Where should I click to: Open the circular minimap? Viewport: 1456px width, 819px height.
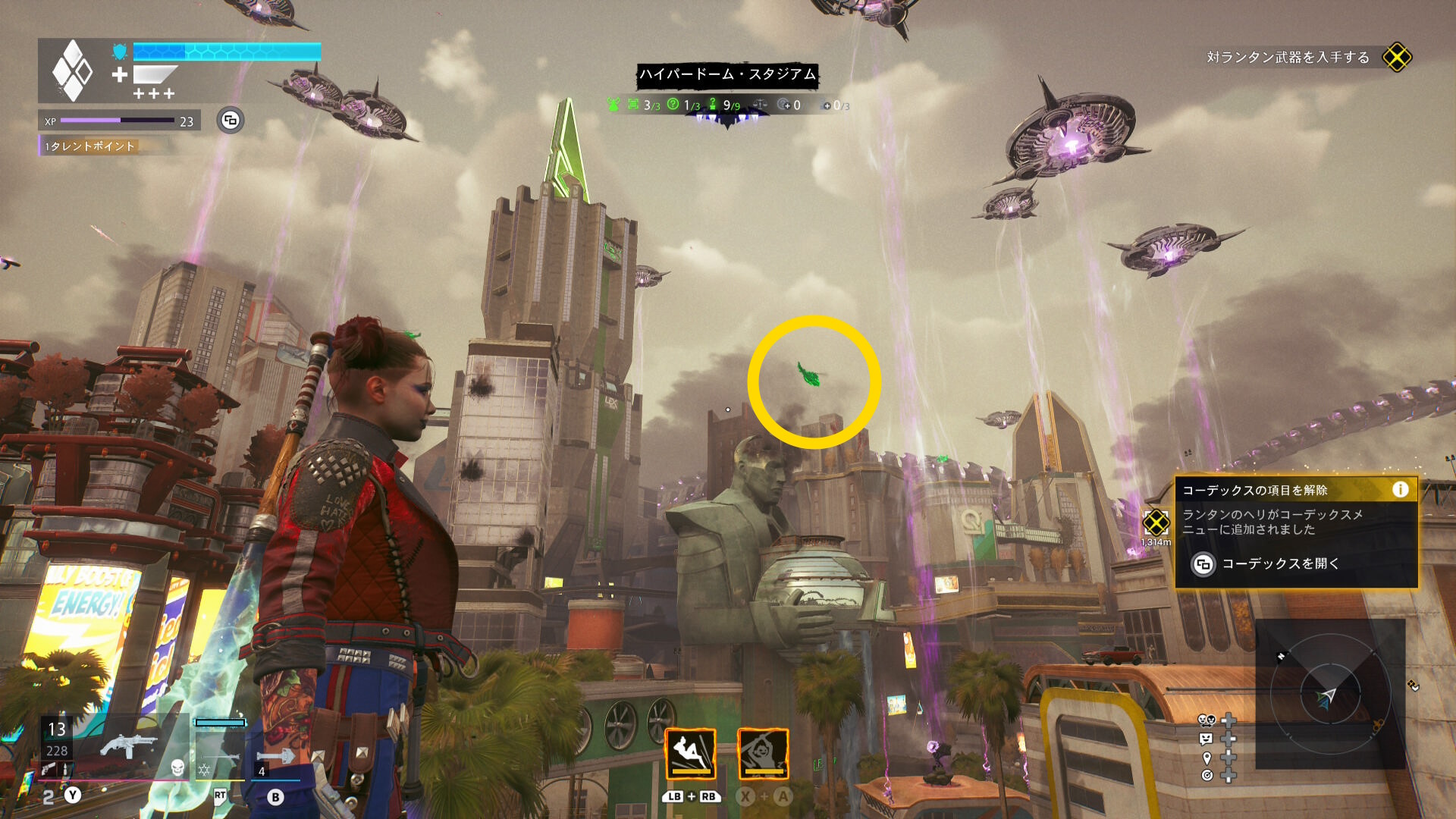[1329, 694]
